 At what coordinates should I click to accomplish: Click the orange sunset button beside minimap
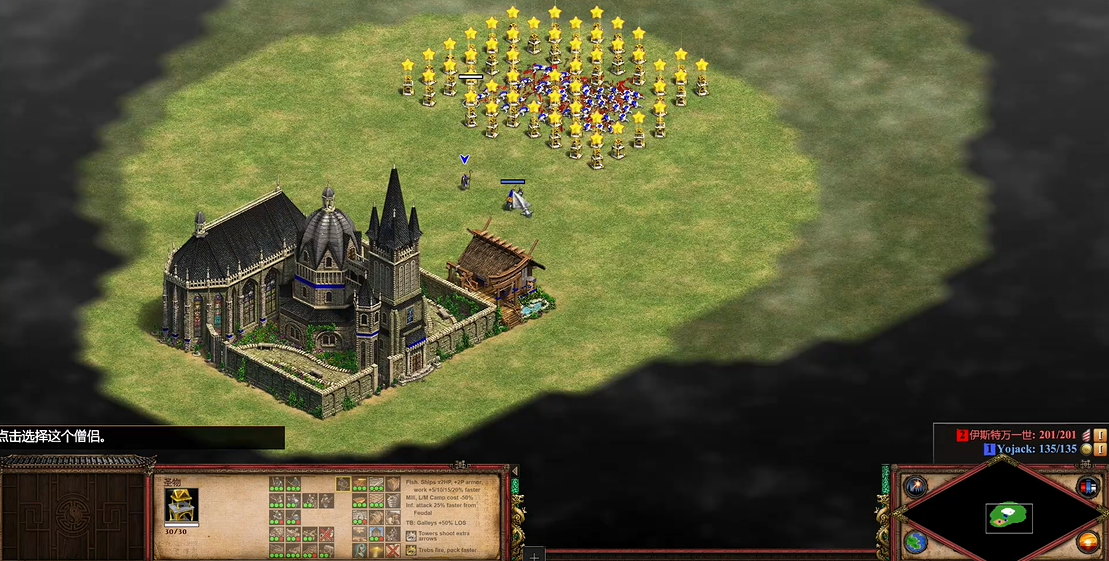[x=1088, y=542]
